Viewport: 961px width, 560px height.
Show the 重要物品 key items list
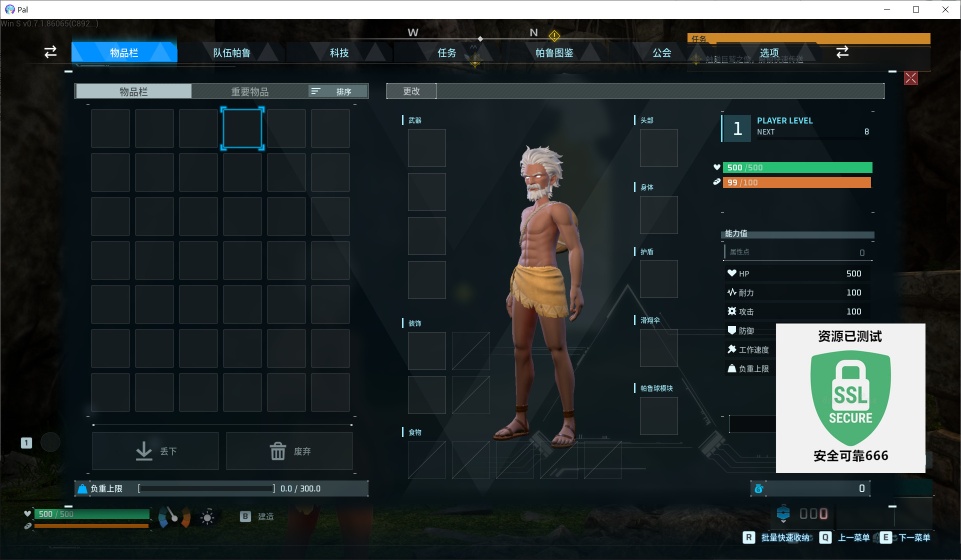point(250,91)
